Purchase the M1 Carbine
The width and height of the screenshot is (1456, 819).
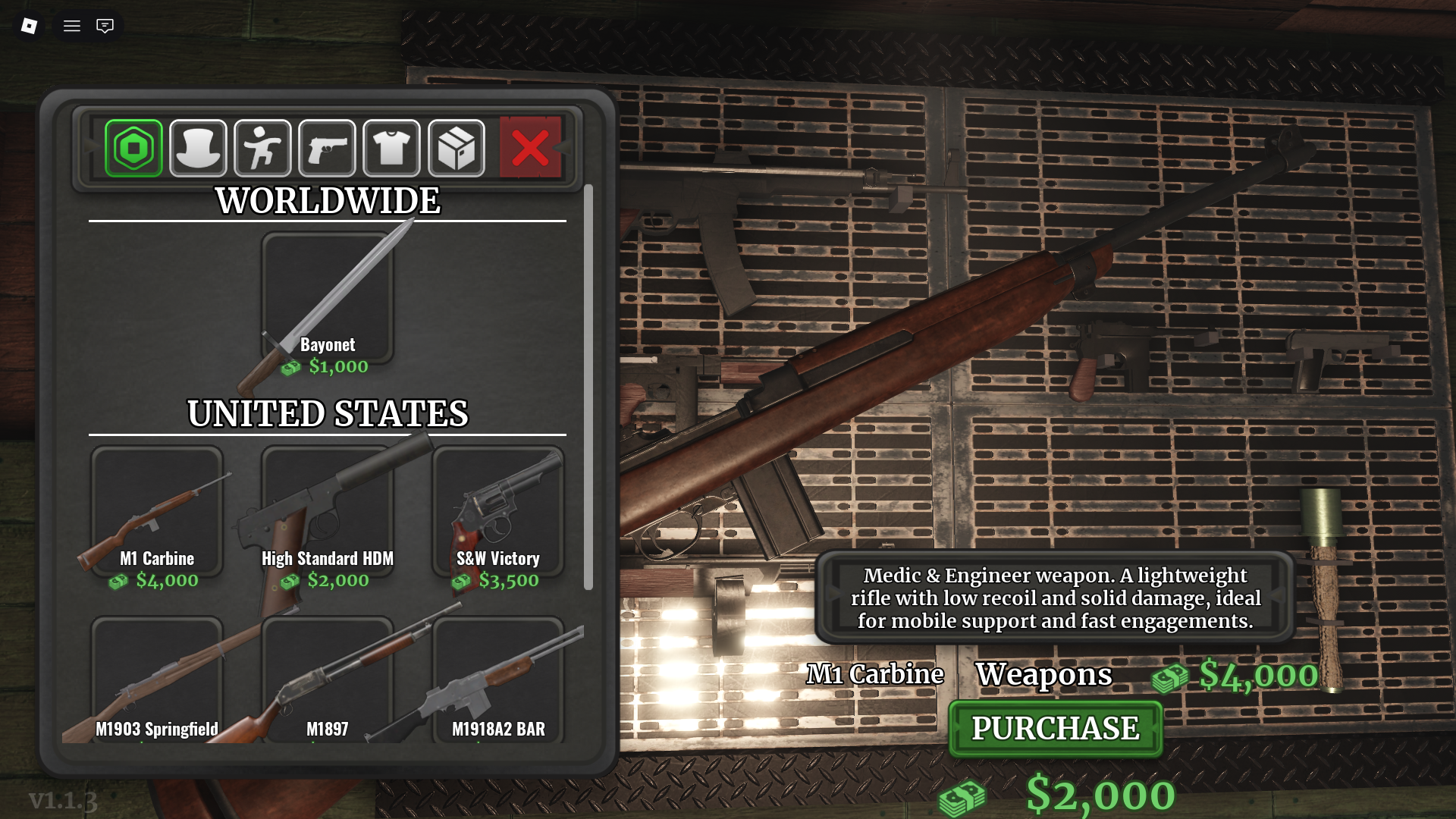[1055, 729]
